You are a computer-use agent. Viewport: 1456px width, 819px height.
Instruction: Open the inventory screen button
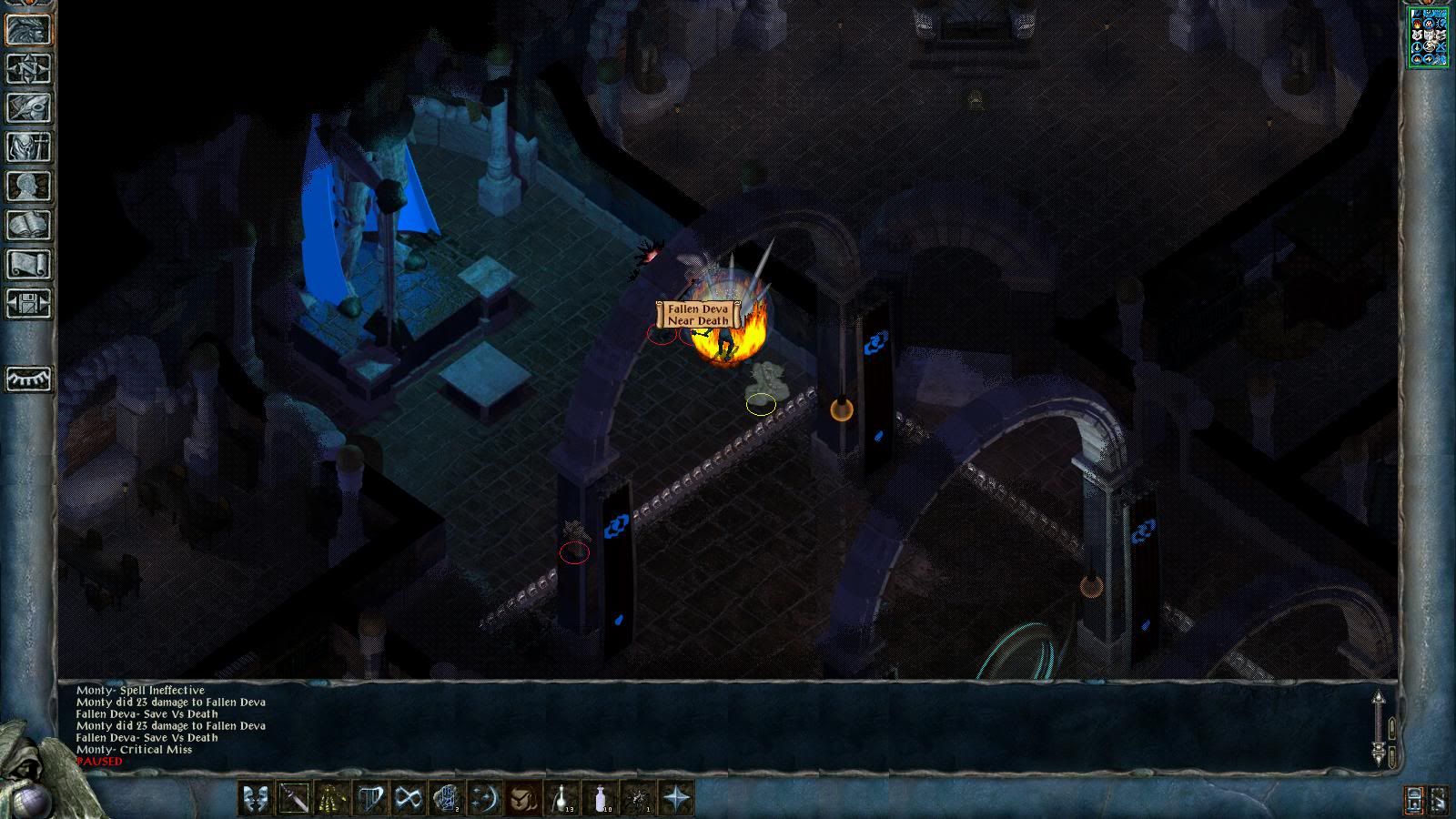point(28,147)
